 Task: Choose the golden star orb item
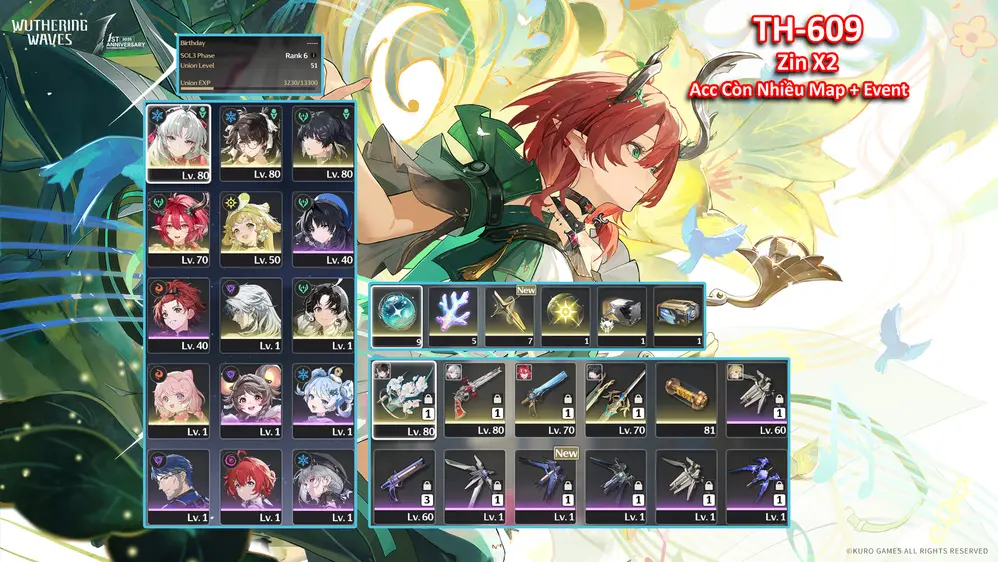[565, 311]
